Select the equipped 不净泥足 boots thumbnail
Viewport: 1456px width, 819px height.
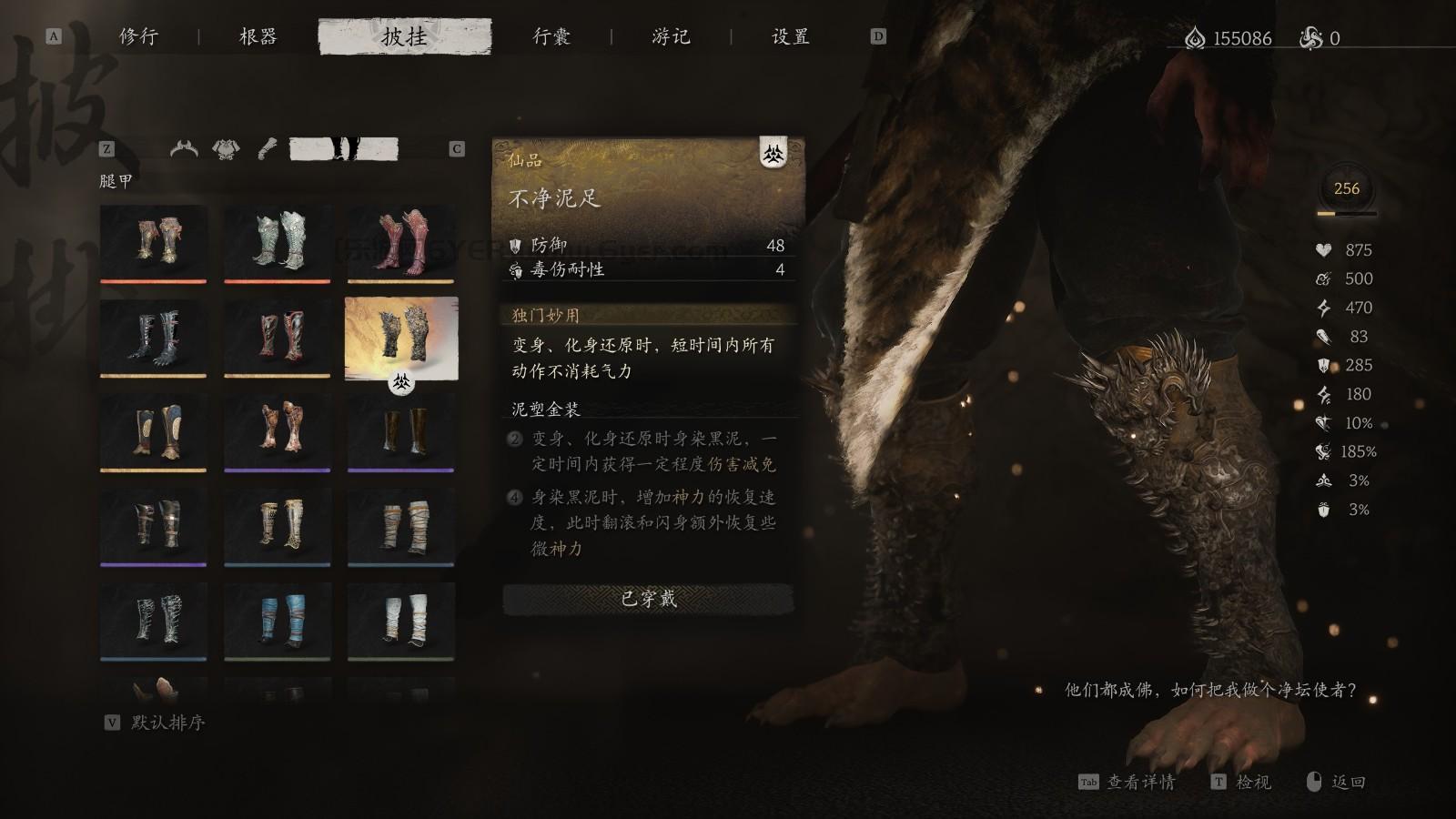(400, 343)
